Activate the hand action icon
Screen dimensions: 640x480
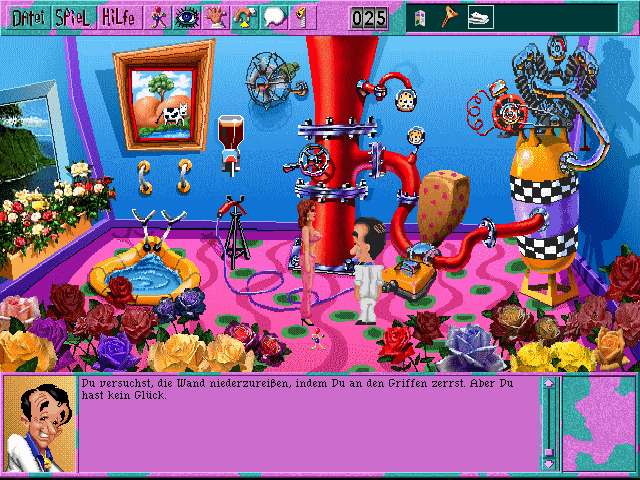[x=215, y=17]
